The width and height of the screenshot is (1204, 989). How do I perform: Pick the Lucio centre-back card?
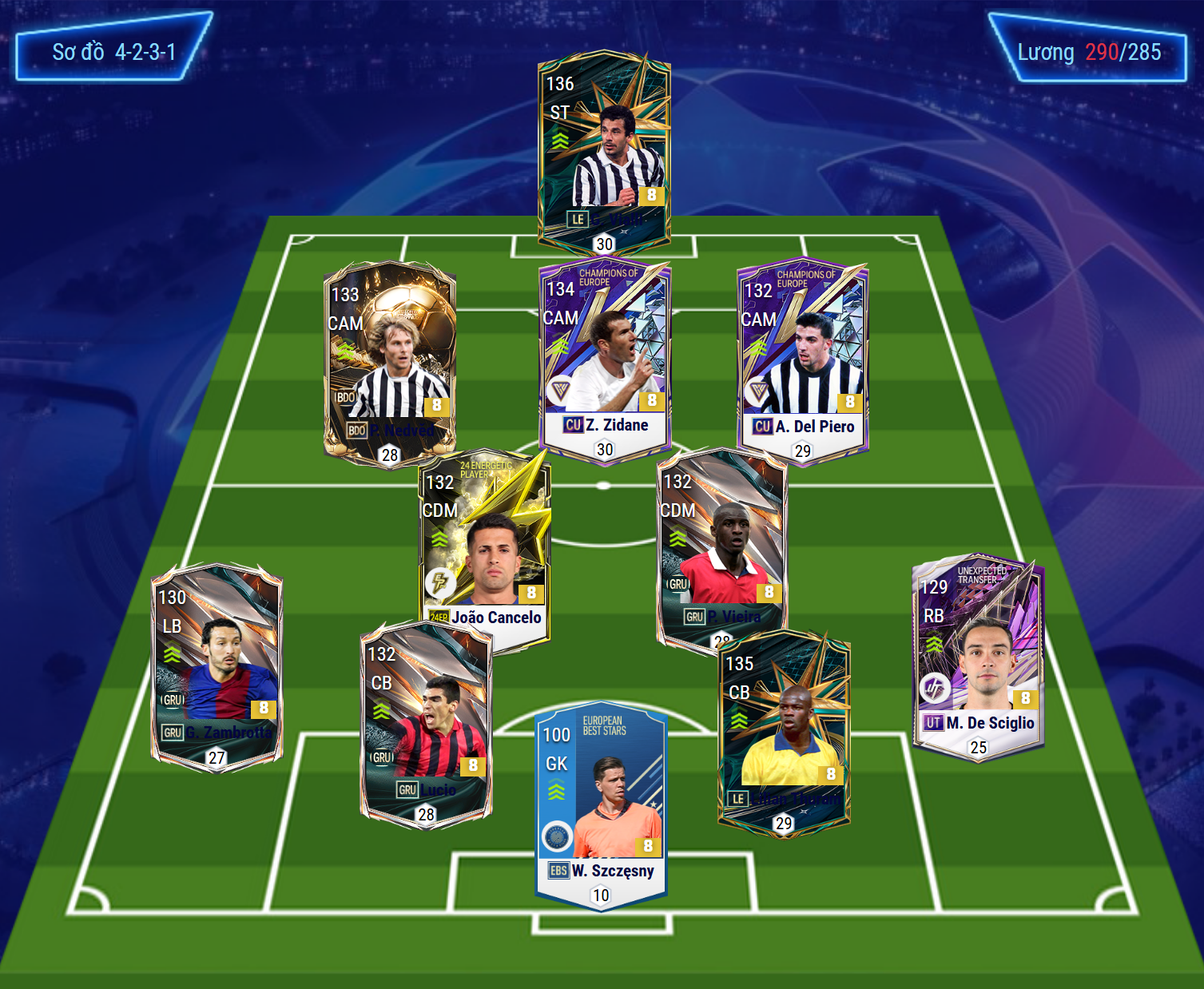pyautogui.click(x=426, y=725)
